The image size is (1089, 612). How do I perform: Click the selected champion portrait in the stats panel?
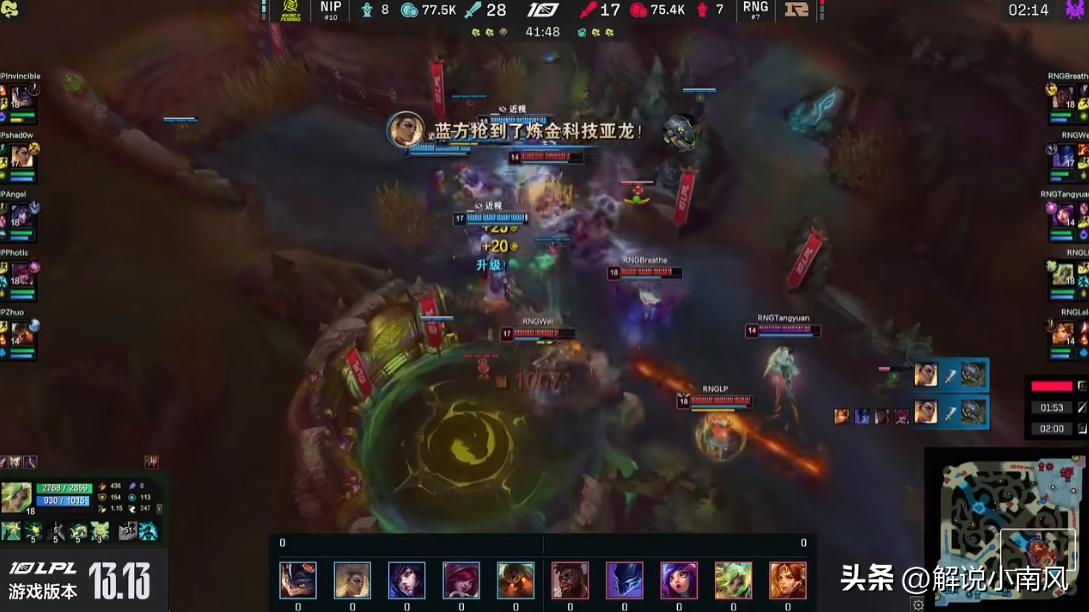[x=16, y=496]
